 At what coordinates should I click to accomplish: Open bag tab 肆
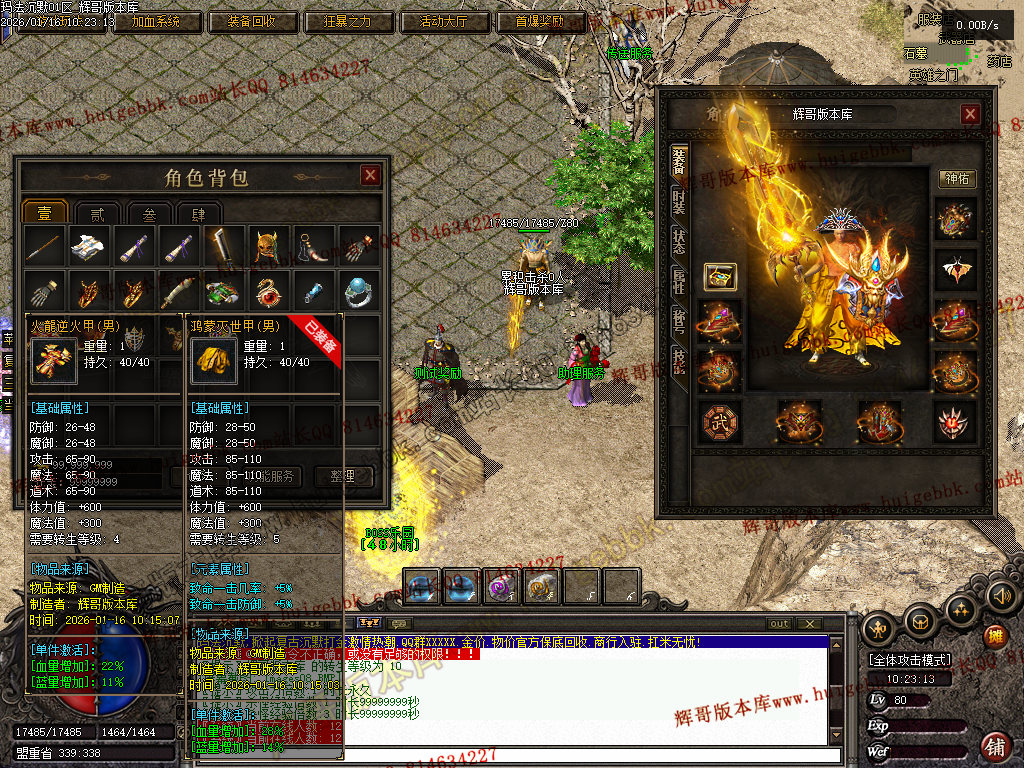[x=198, y=214]
